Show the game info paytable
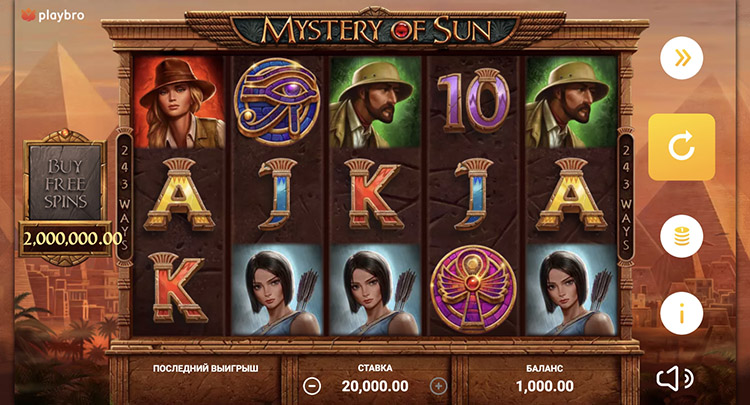This screenshot has width=750, height=405. [681, 313]
